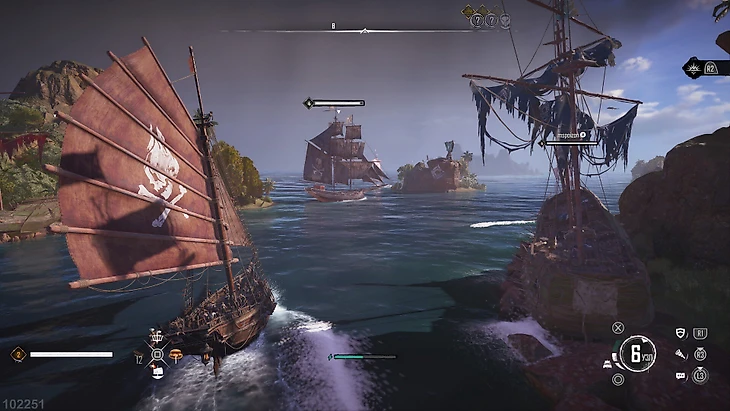Viewport: 730px width, 411px height.
Task: Choose the bottom weapon slot in the wheel
Action: click(157, 372)
